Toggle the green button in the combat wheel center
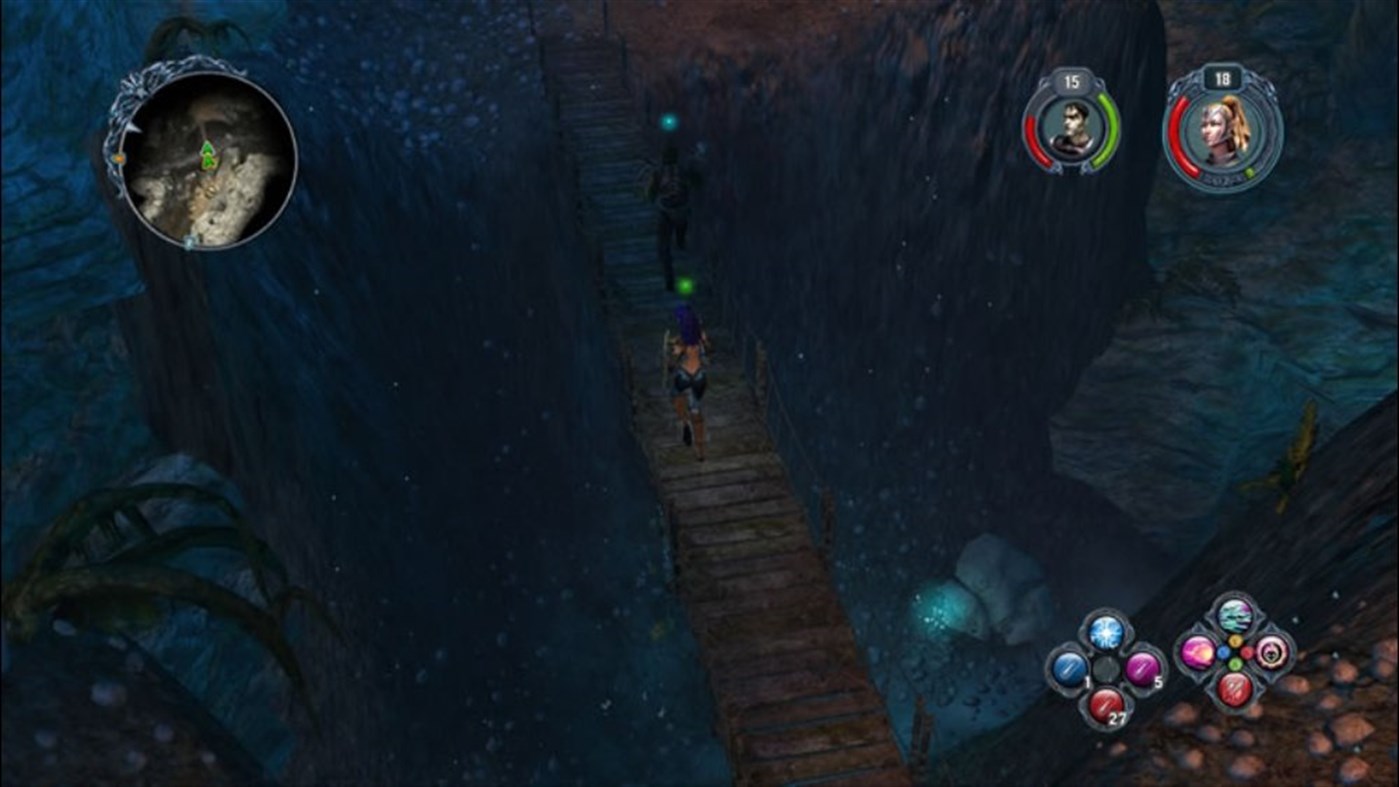Image resolution: width=1399 pixels, height=787 pixels. click(x=1235, y=663)
